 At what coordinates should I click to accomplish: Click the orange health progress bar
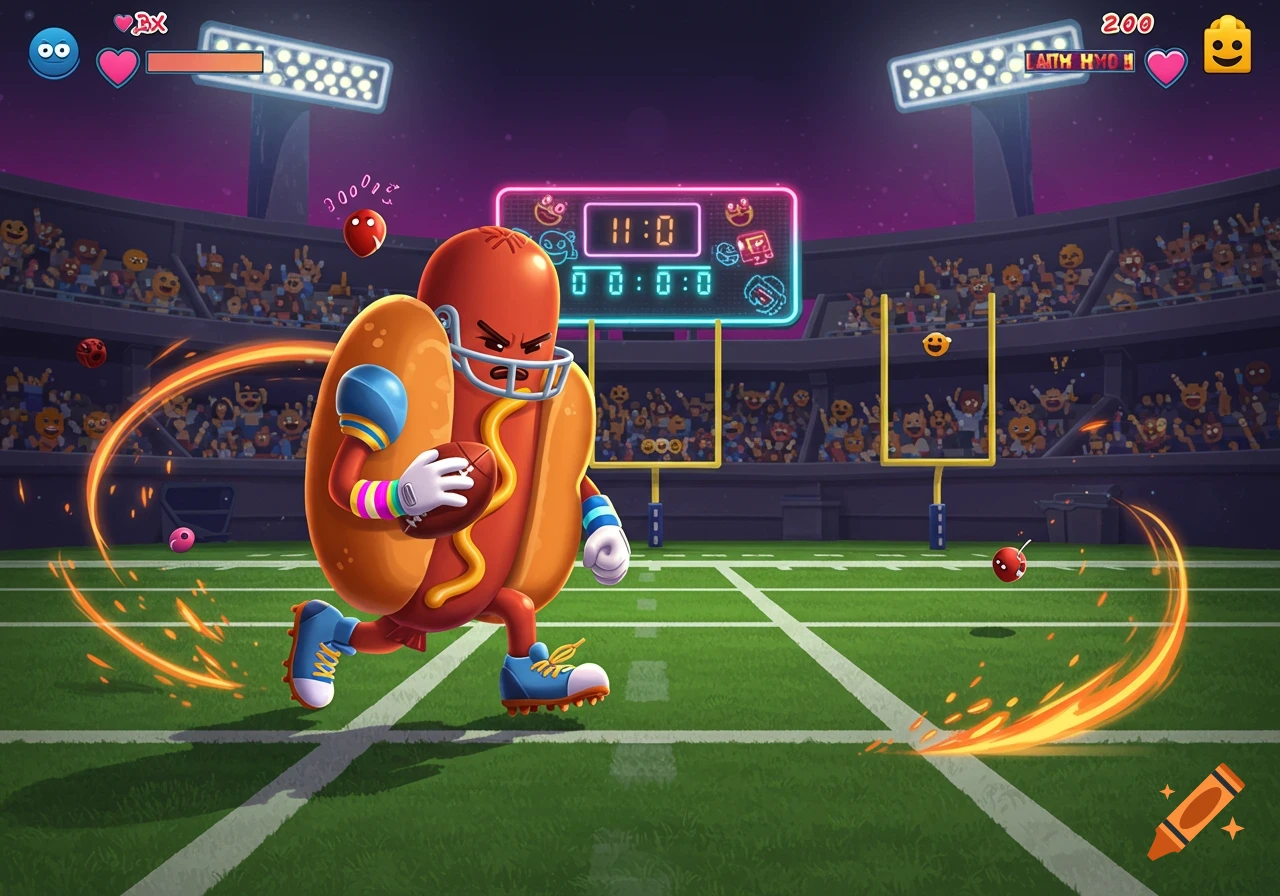(x=203, y=62)
